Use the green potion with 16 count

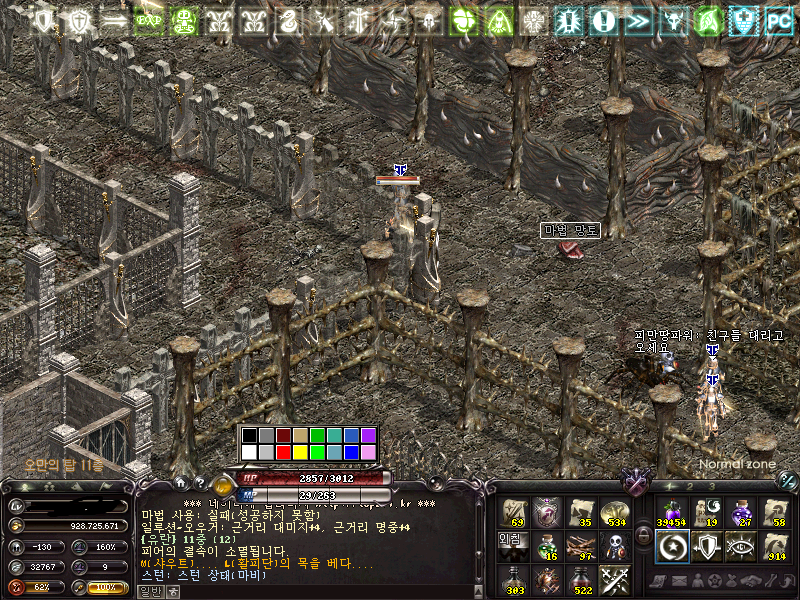click(x=547, y=546)
